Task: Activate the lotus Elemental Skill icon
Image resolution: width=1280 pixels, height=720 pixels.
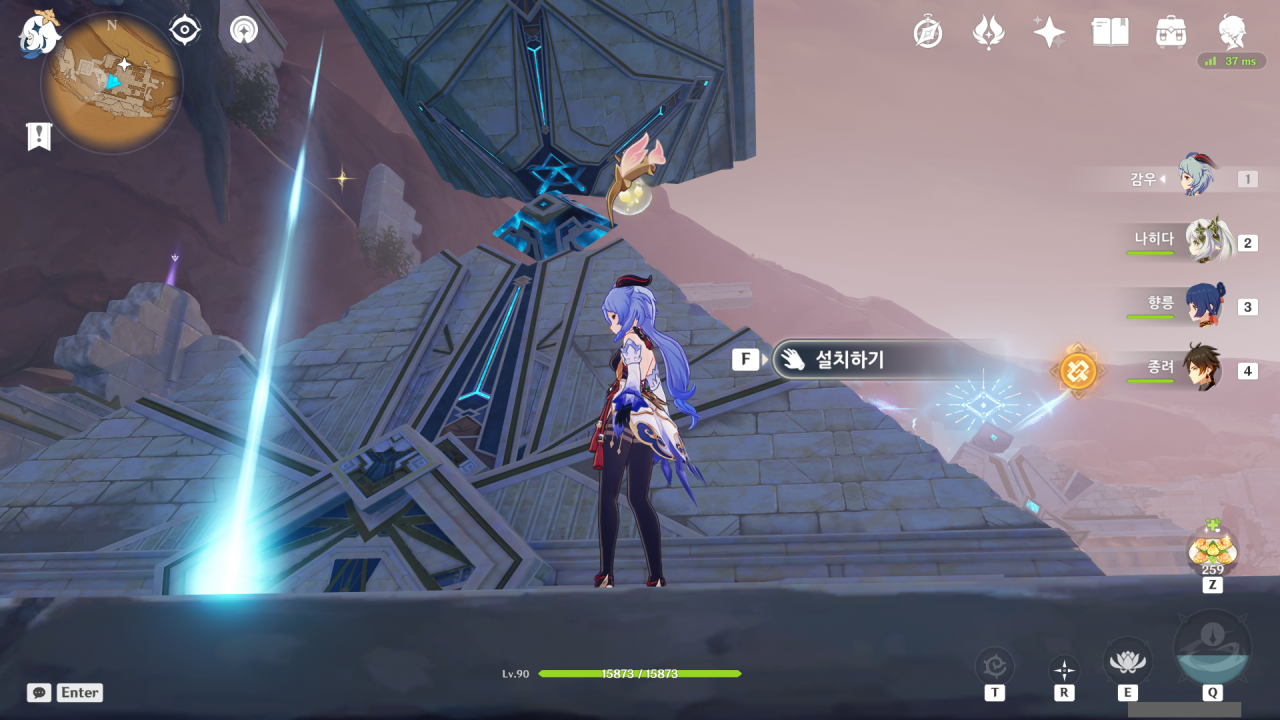Action: click(x=1127, y=661)
